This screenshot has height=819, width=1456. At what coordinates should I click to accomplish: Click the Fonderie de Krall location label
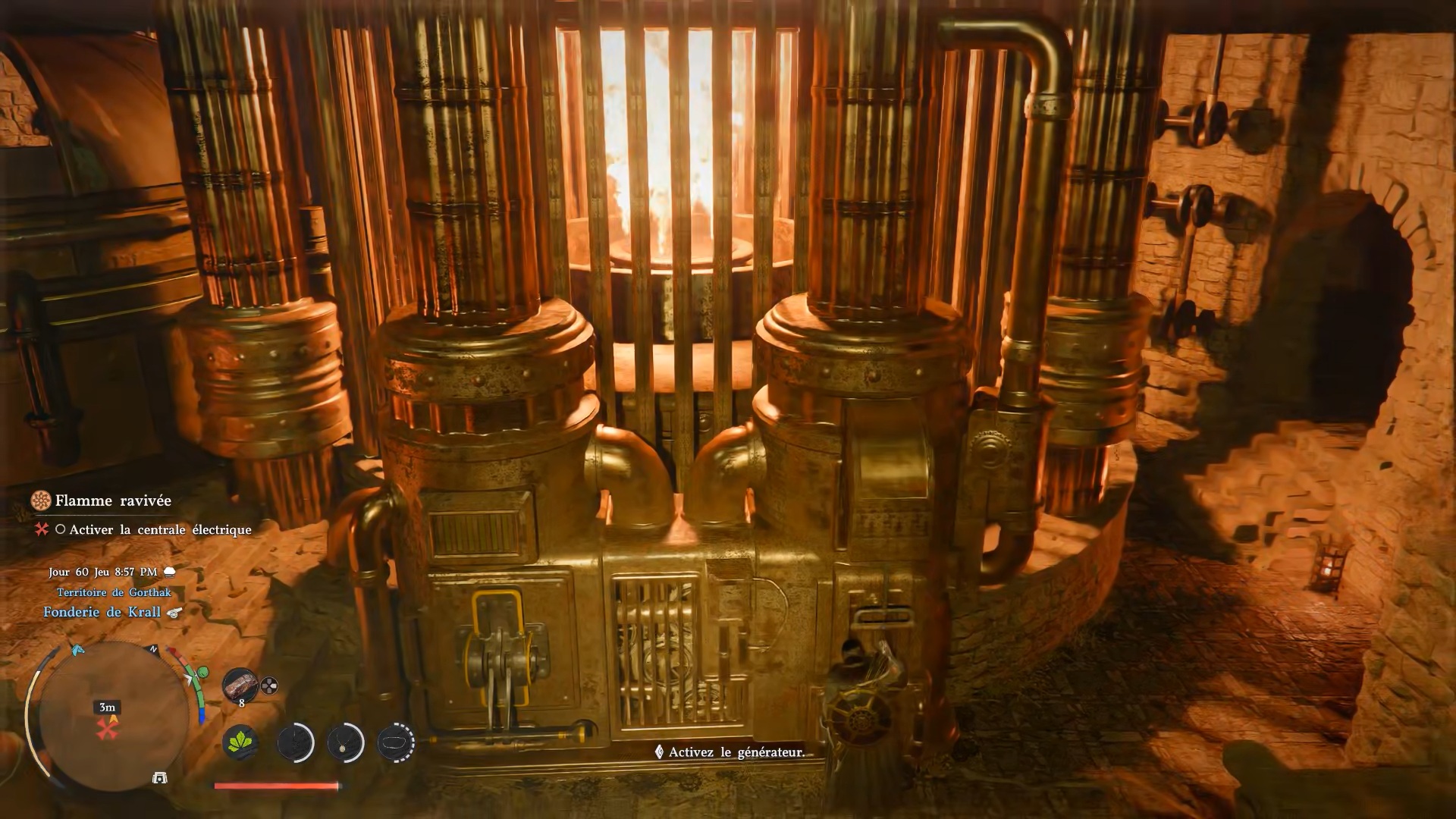click(x=102, y=612)
